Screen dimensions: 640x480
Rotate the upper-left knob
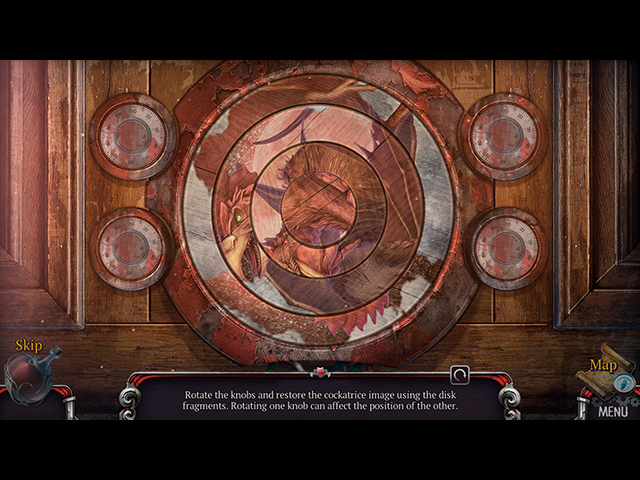tap(133, 136)
